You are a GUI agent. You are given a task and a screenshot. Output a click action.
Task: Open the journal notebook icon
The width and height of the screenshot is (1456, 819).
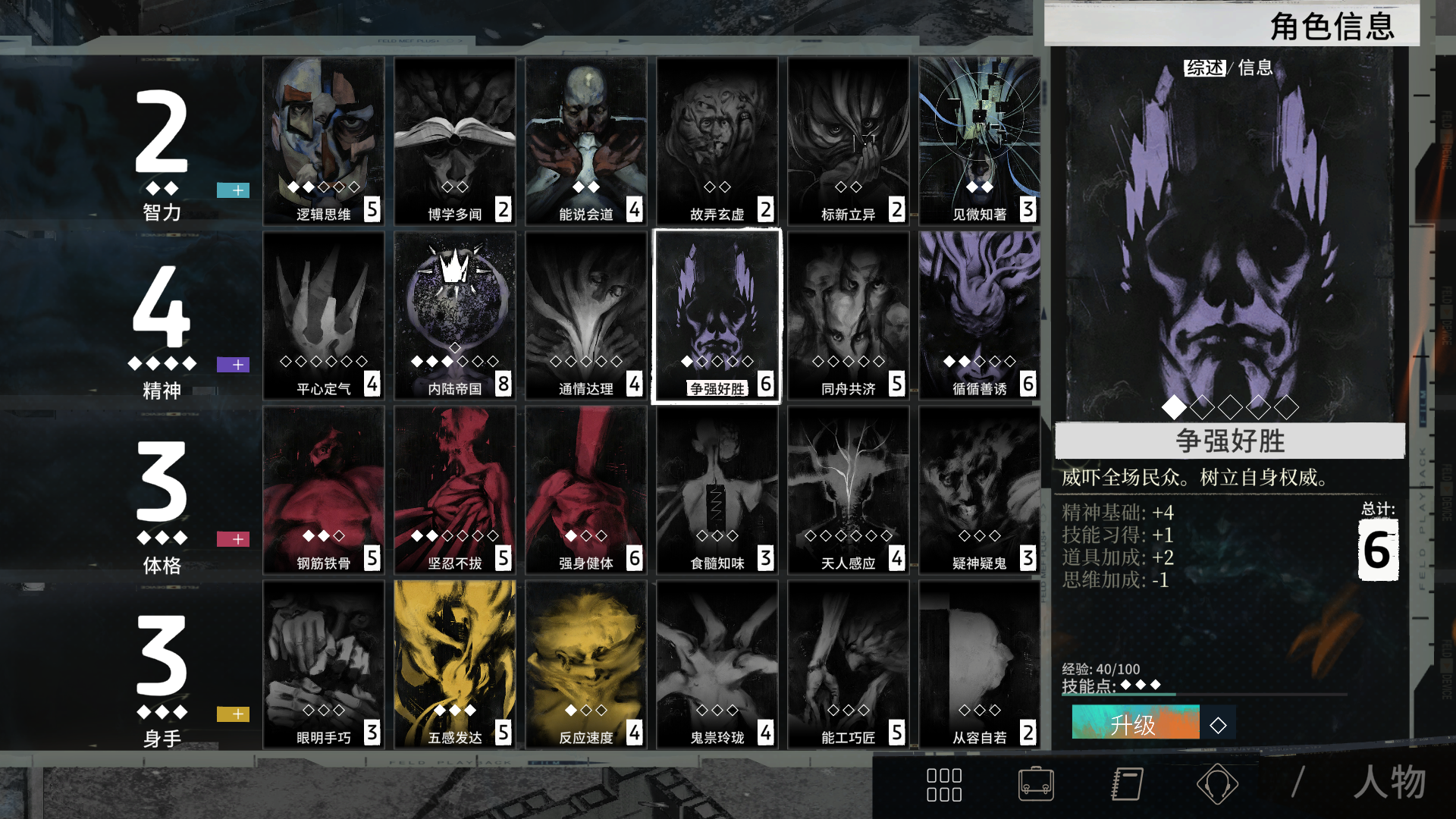click(1127, 784)
